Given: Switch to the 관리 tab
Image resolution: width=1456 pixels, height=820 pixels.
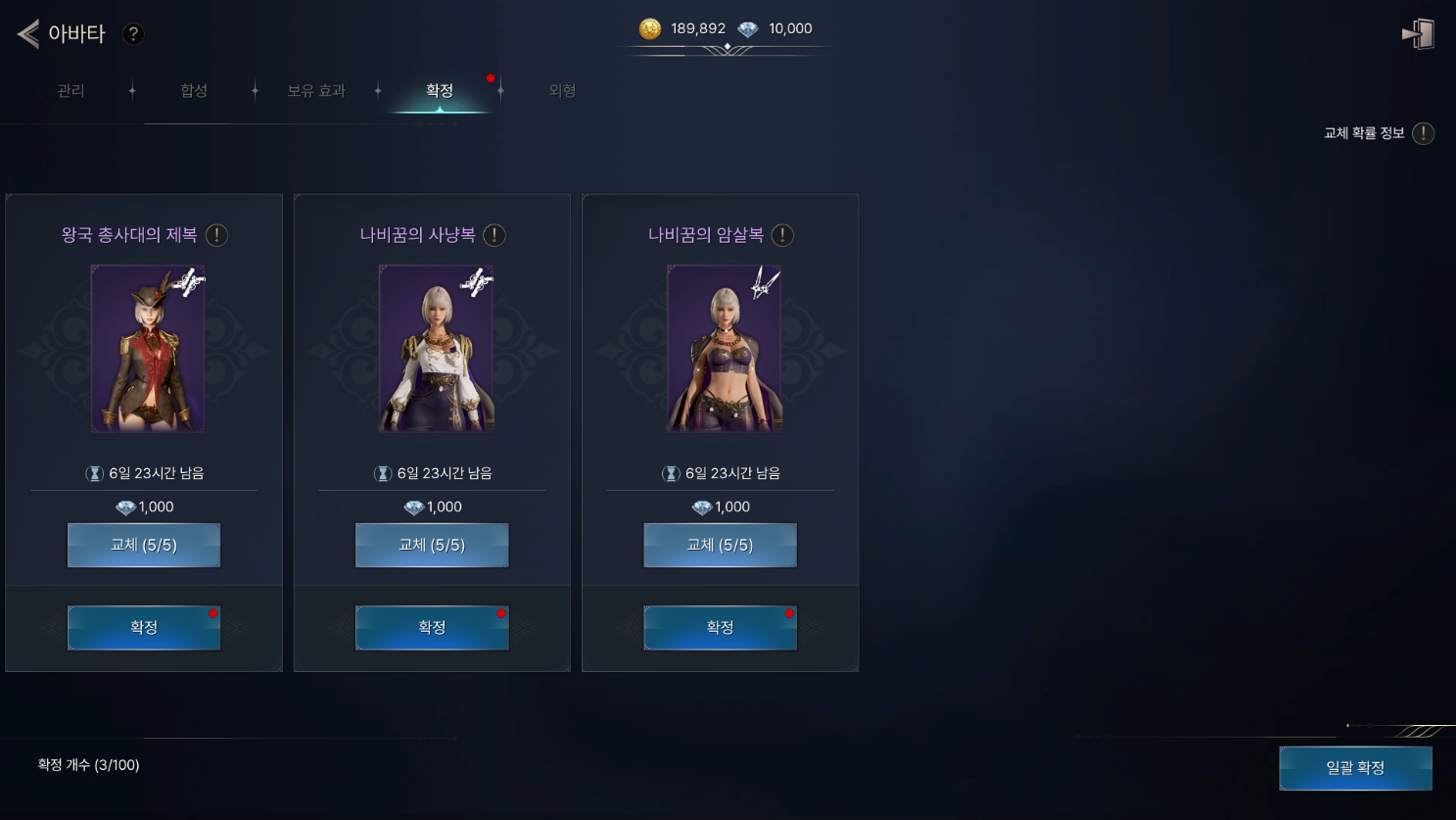Looking at the screenshot, I should coord(70,91).
